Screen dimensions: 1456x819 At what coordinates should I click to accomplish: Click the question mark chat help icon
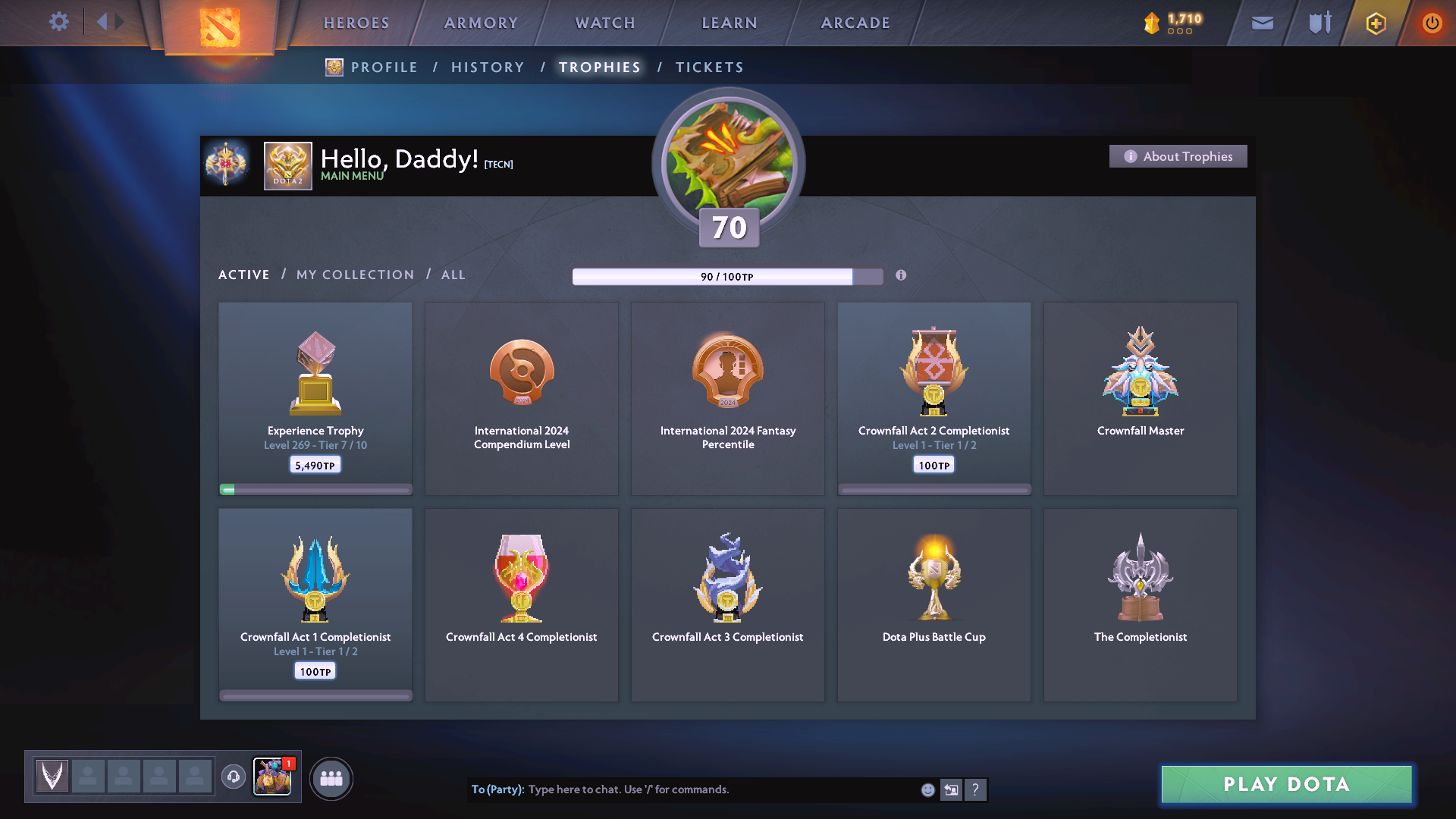click(976, 789)
